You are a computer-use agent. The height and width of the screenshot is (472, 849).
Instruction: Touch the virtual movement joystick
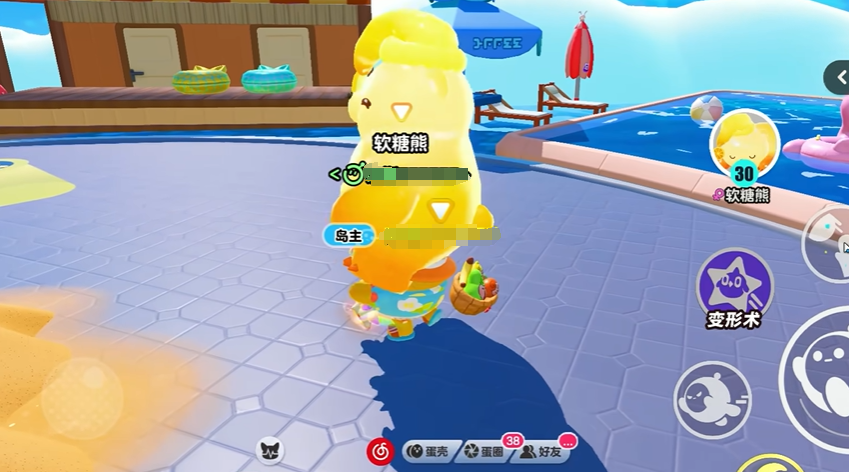(83, 397)
